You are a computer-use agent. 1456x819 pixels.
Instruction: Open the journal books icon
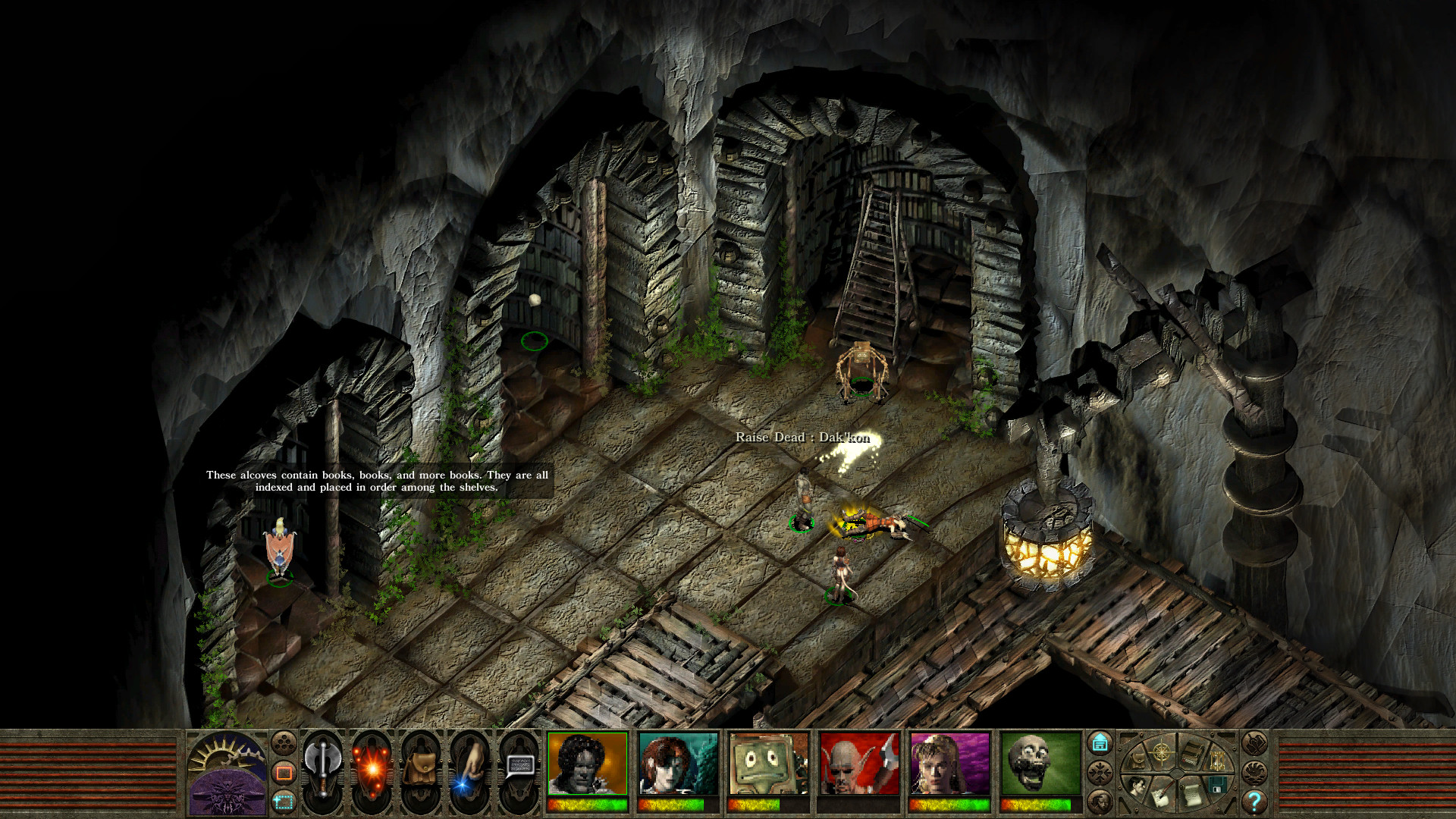1193,753
